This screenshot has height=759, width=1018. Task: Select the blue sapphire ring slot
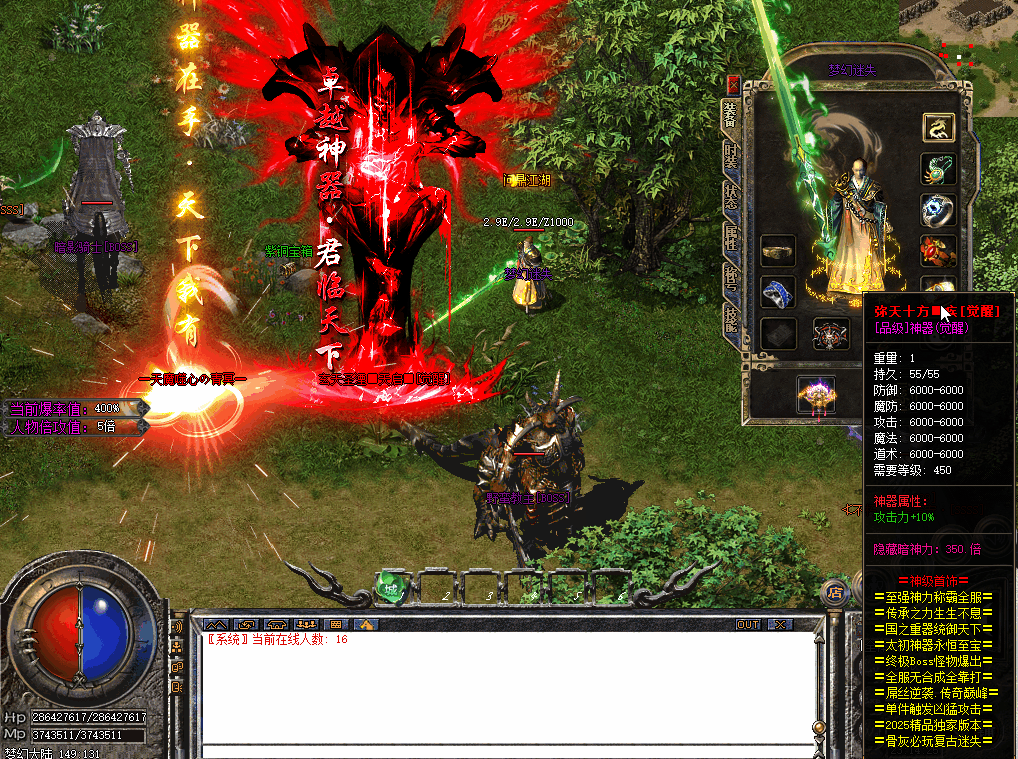[x=778, y=292]
